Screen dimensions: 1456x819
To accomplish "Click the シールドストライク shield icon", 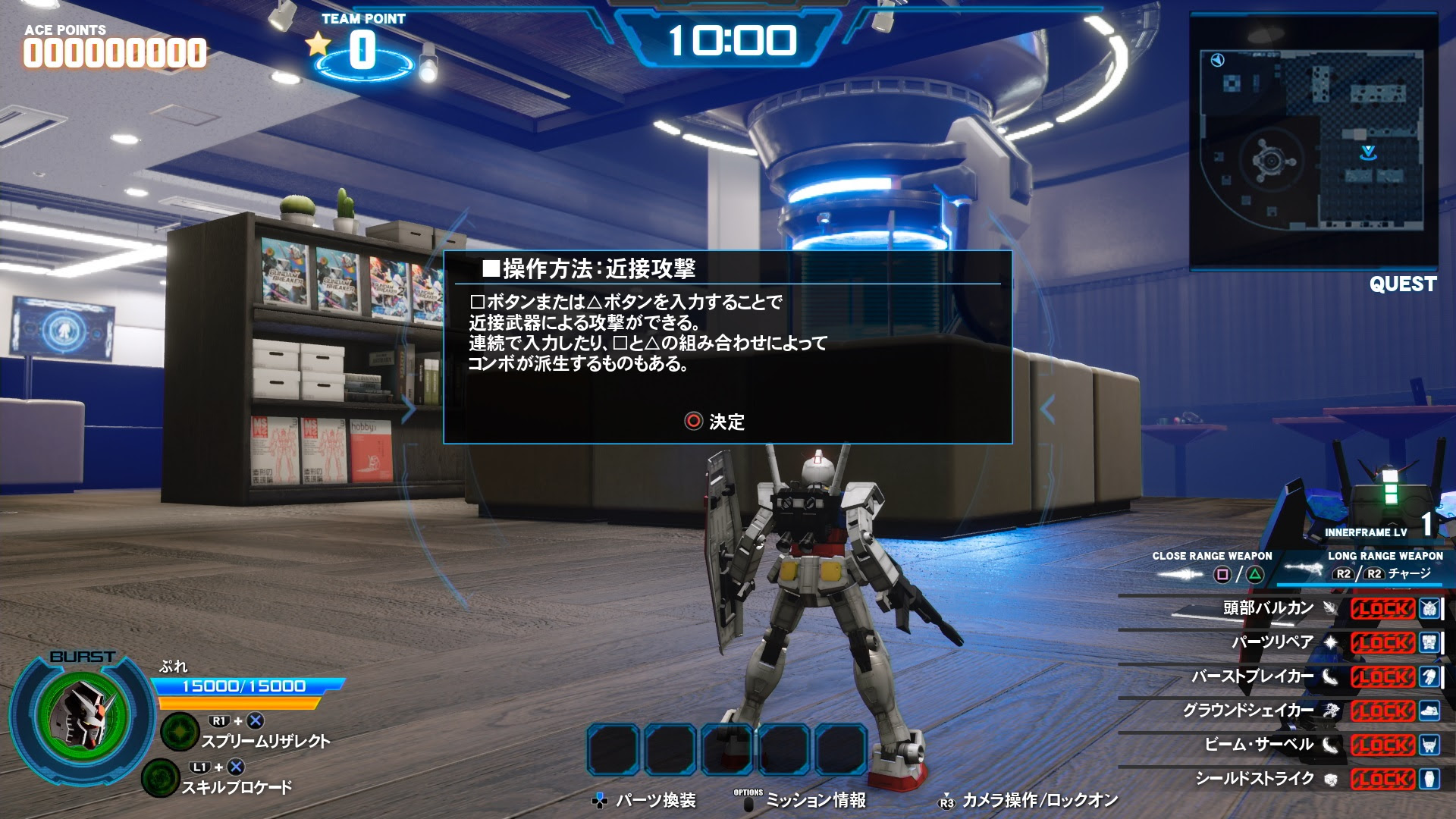I will (x=1429, y=778).
